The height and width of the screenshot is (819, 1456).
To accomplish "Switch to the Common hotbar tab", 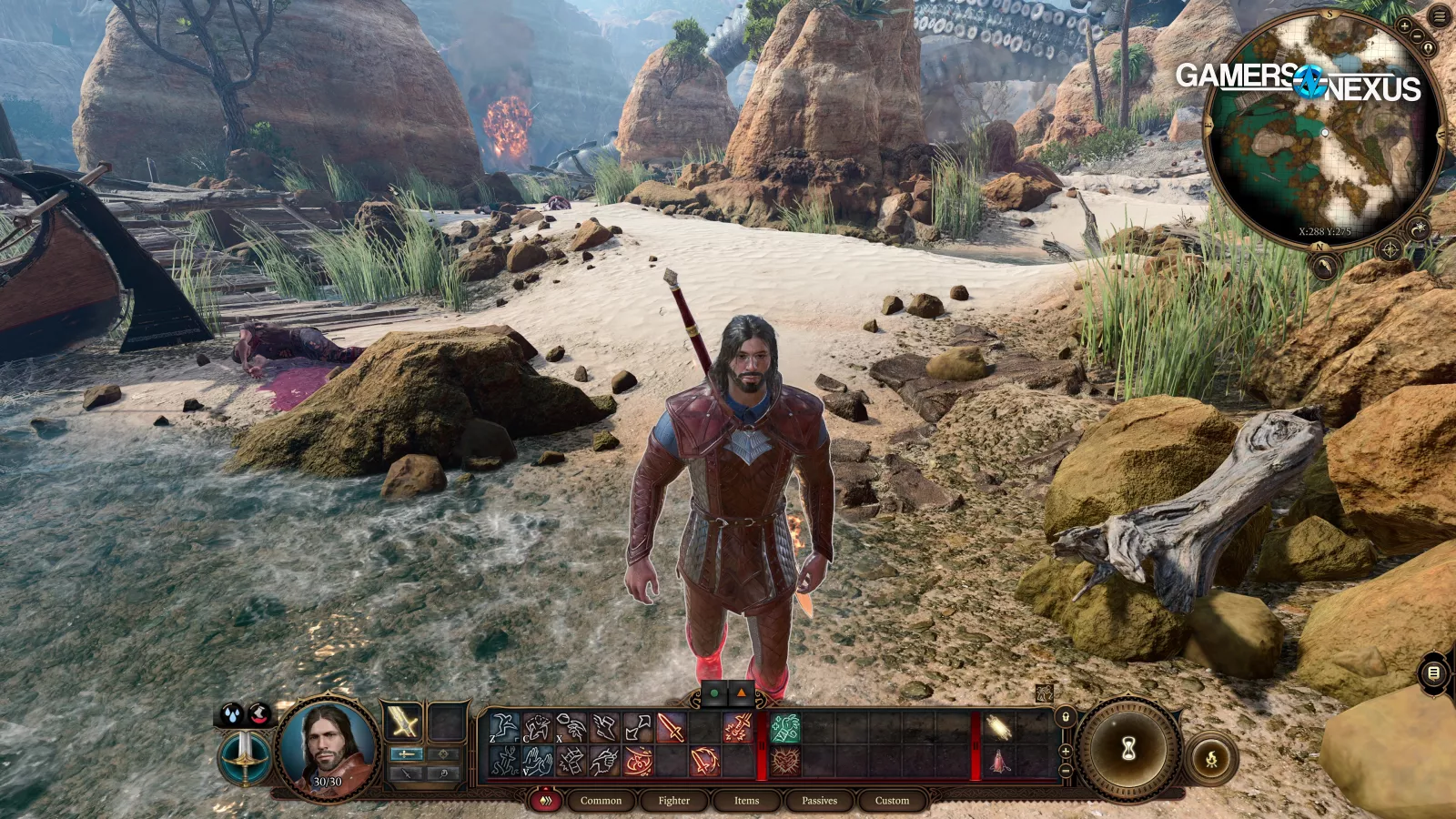I will [601, 801].
